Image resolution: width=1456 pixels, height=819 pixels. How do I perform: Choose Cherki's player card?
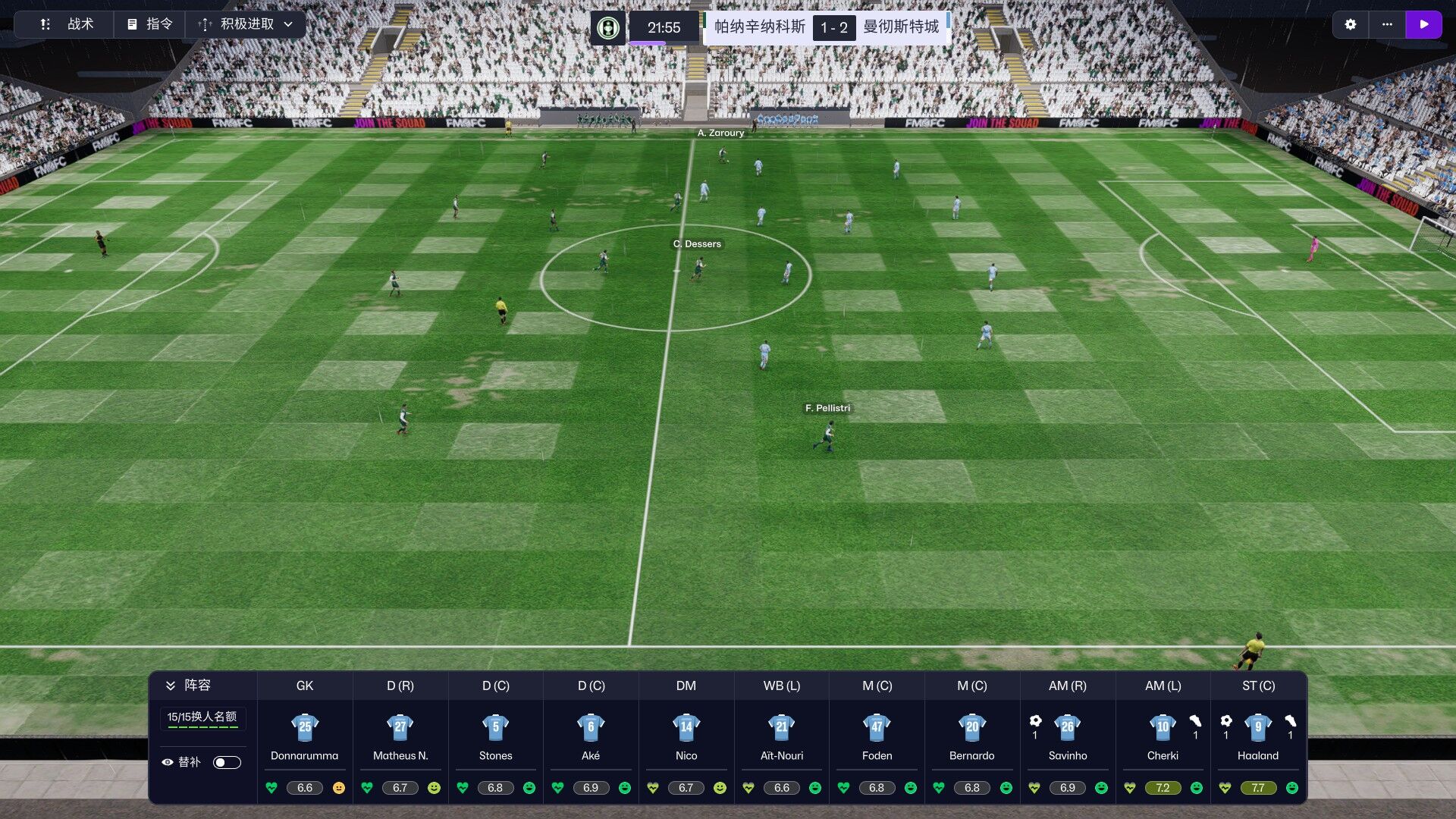point(1163,736)
